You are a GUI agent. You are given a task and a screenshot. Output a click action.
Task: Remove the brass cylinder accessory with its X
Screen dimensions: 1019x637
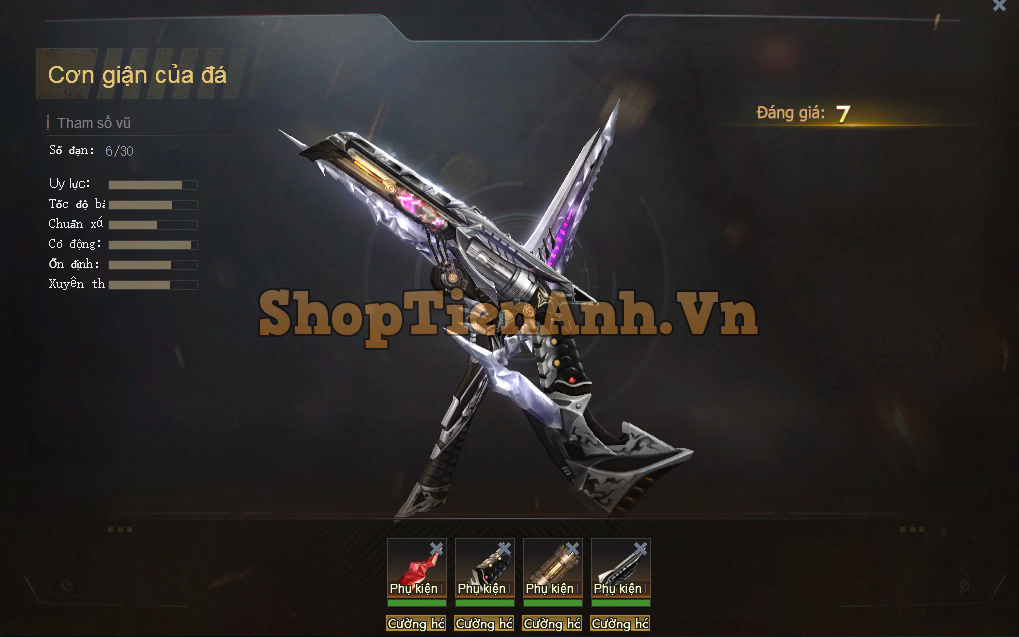(572, 548)
